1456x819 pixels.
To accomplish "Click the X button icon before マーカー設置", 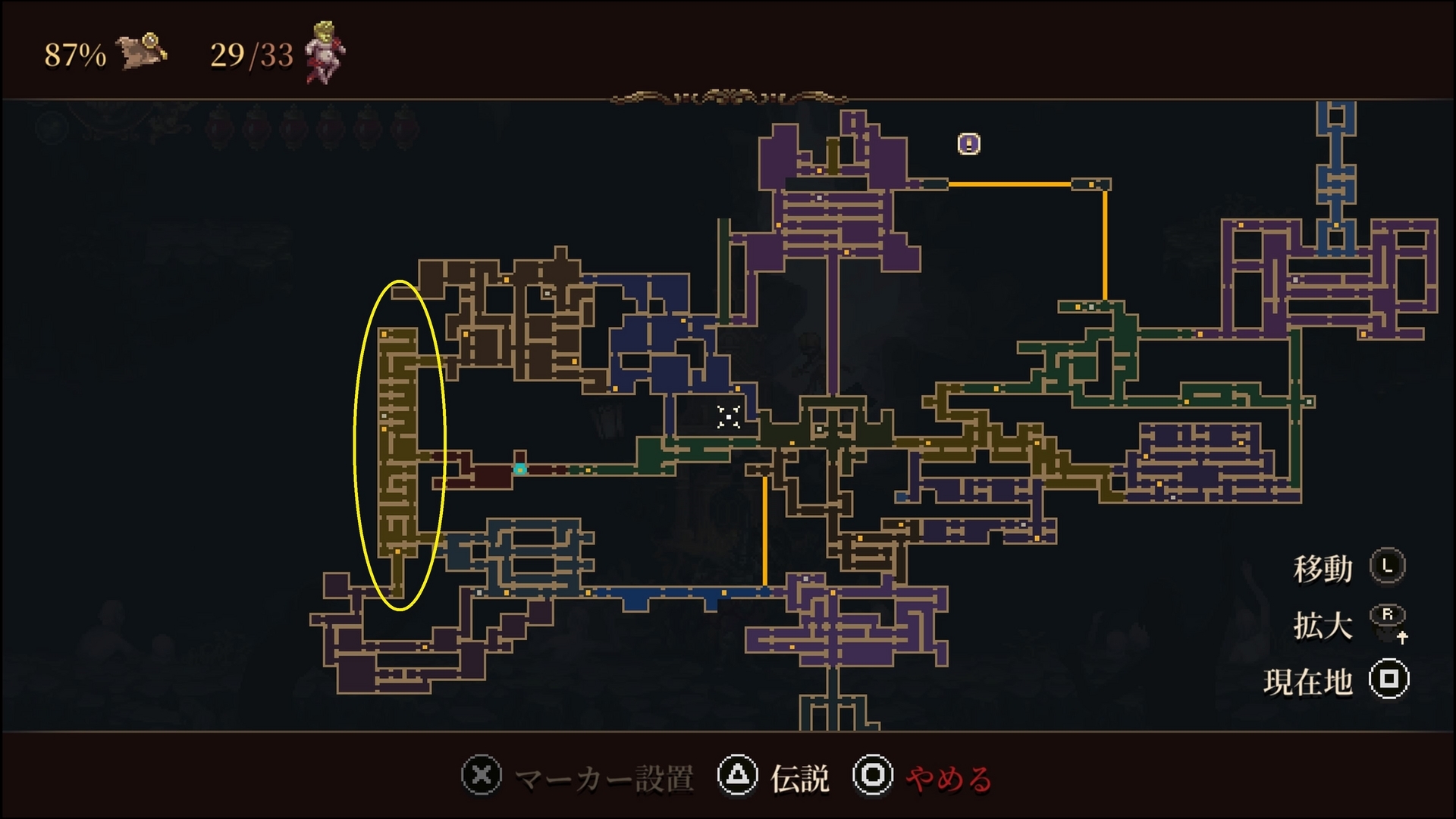I will 483,776.
